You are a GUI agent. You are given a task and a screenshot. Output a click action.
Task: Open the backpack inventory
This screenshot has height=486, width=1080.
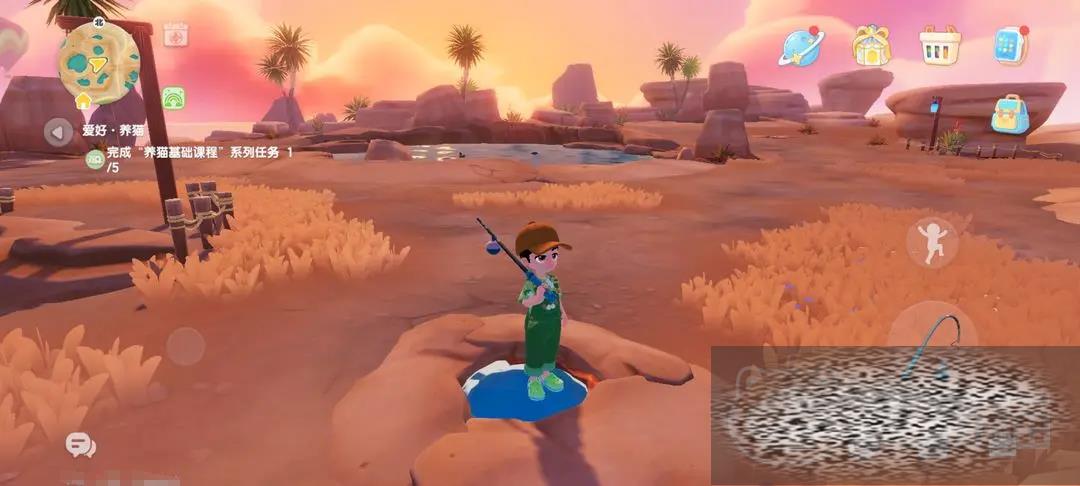(x=1010, y=114)
